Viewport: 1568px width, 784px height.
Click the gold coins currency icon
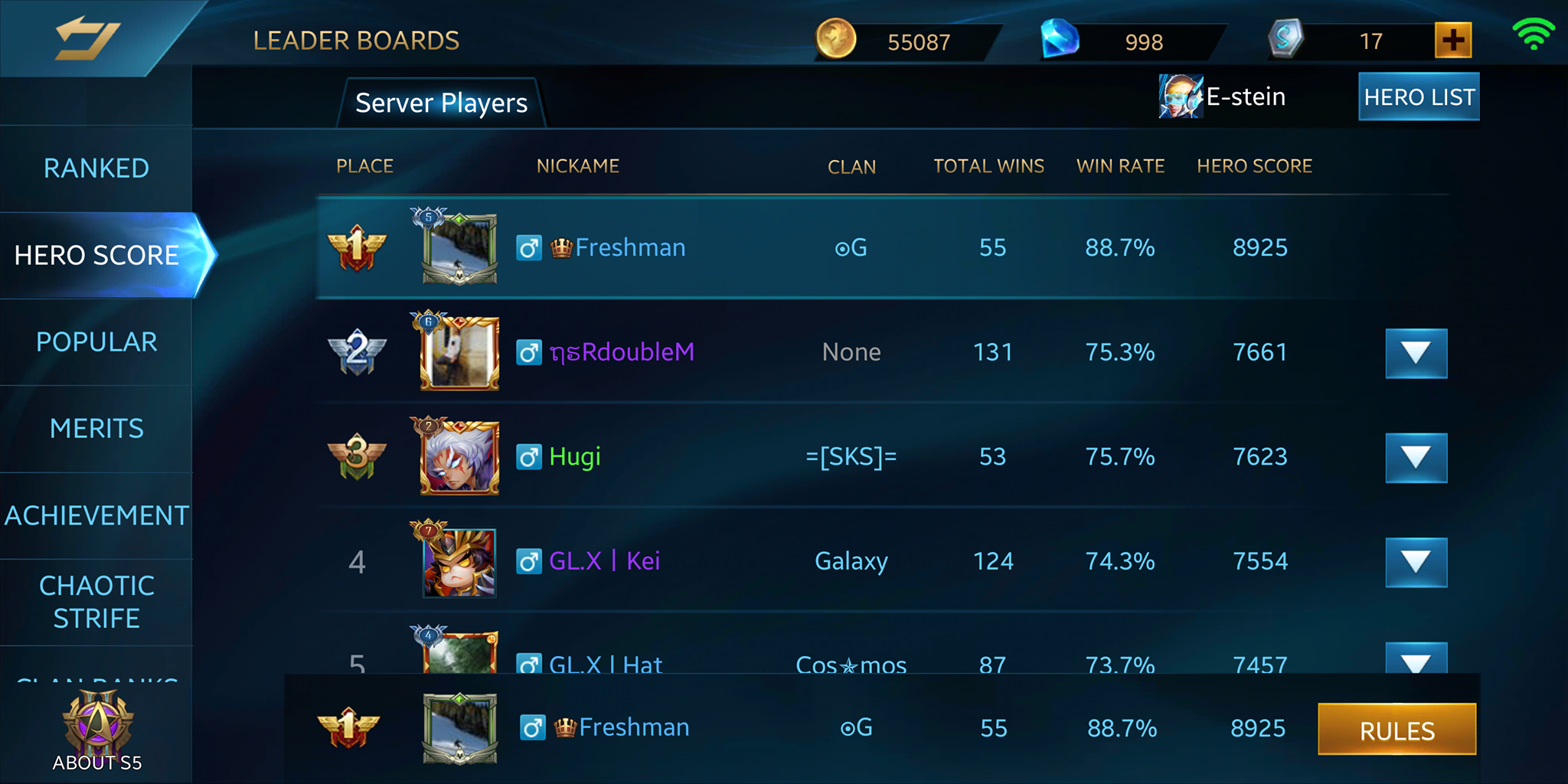835,40
